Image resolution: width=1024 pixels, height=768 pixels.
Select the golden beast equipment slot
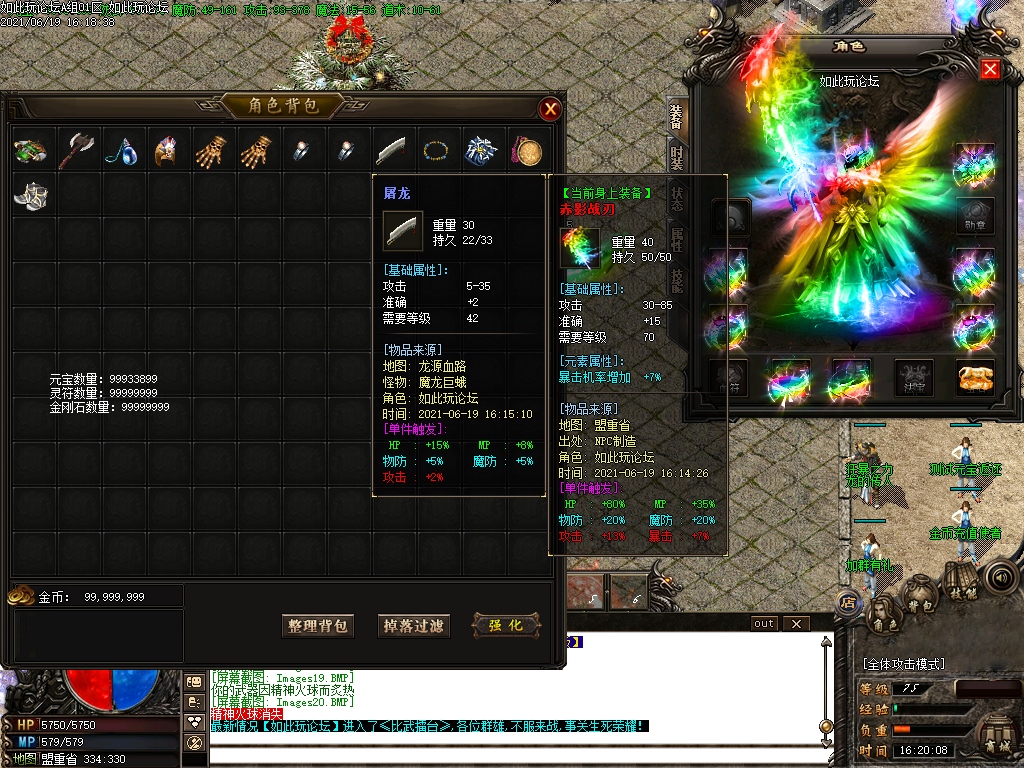(975, 377)
